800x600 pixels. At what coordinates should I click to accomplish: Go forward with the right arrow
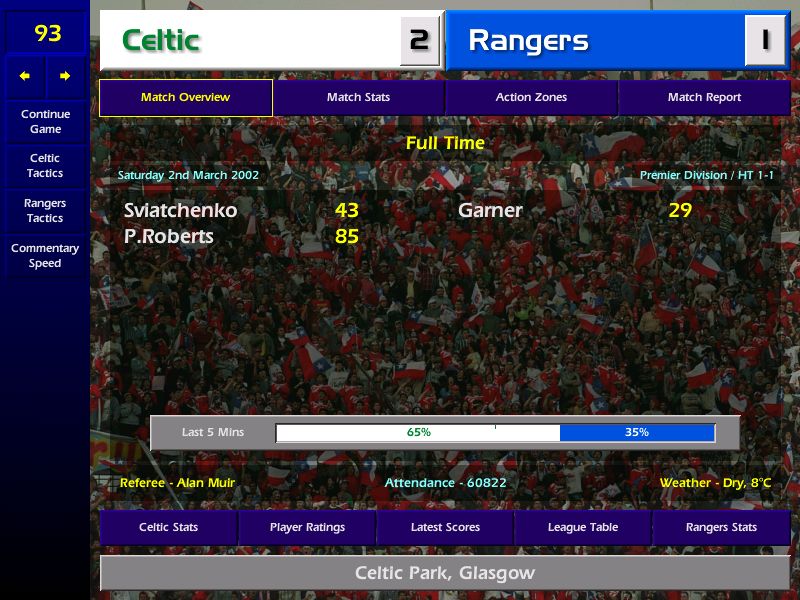pos(65,76)
